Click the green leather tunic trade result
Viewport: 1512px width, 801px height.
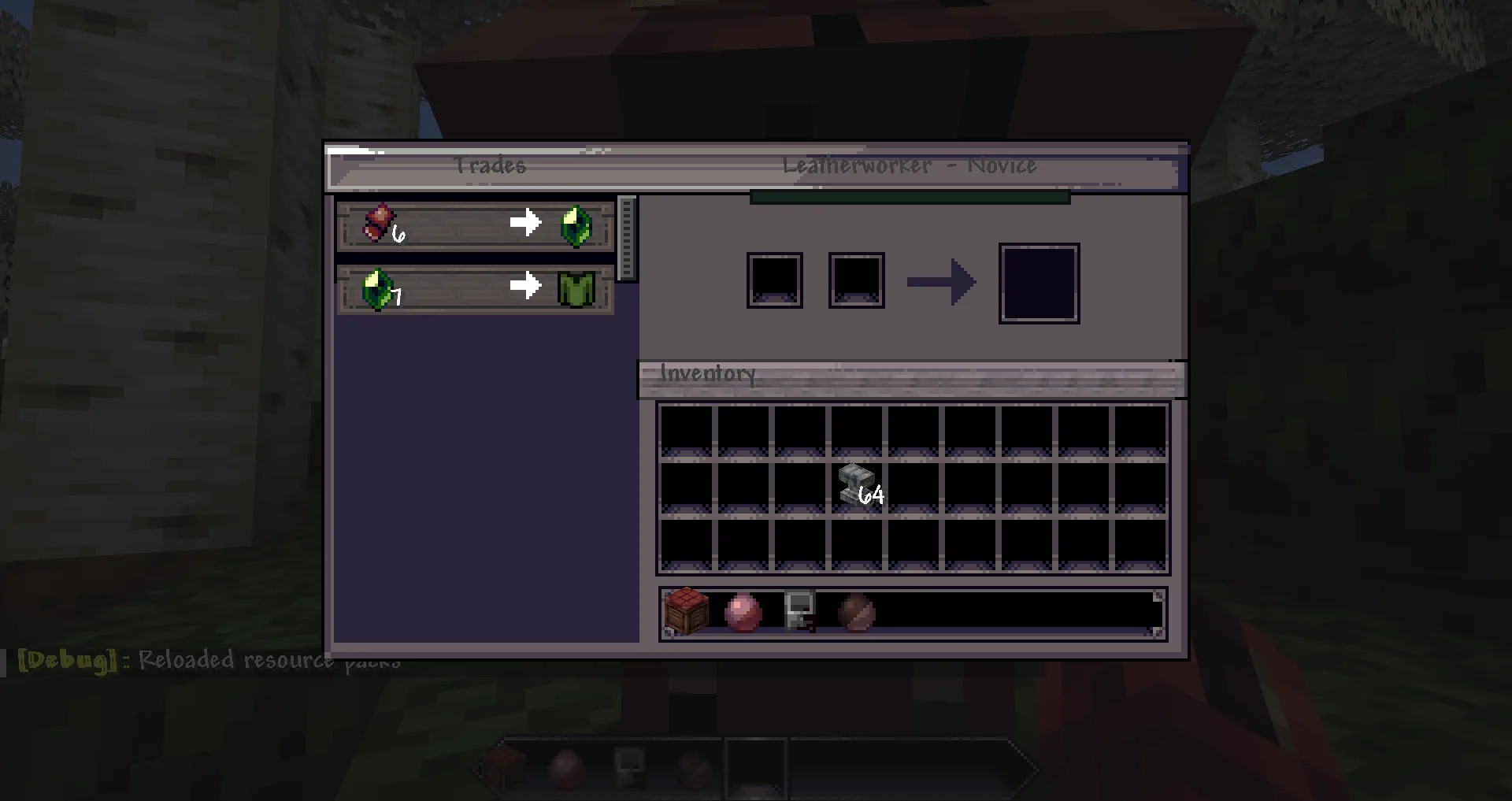[574, 289]
